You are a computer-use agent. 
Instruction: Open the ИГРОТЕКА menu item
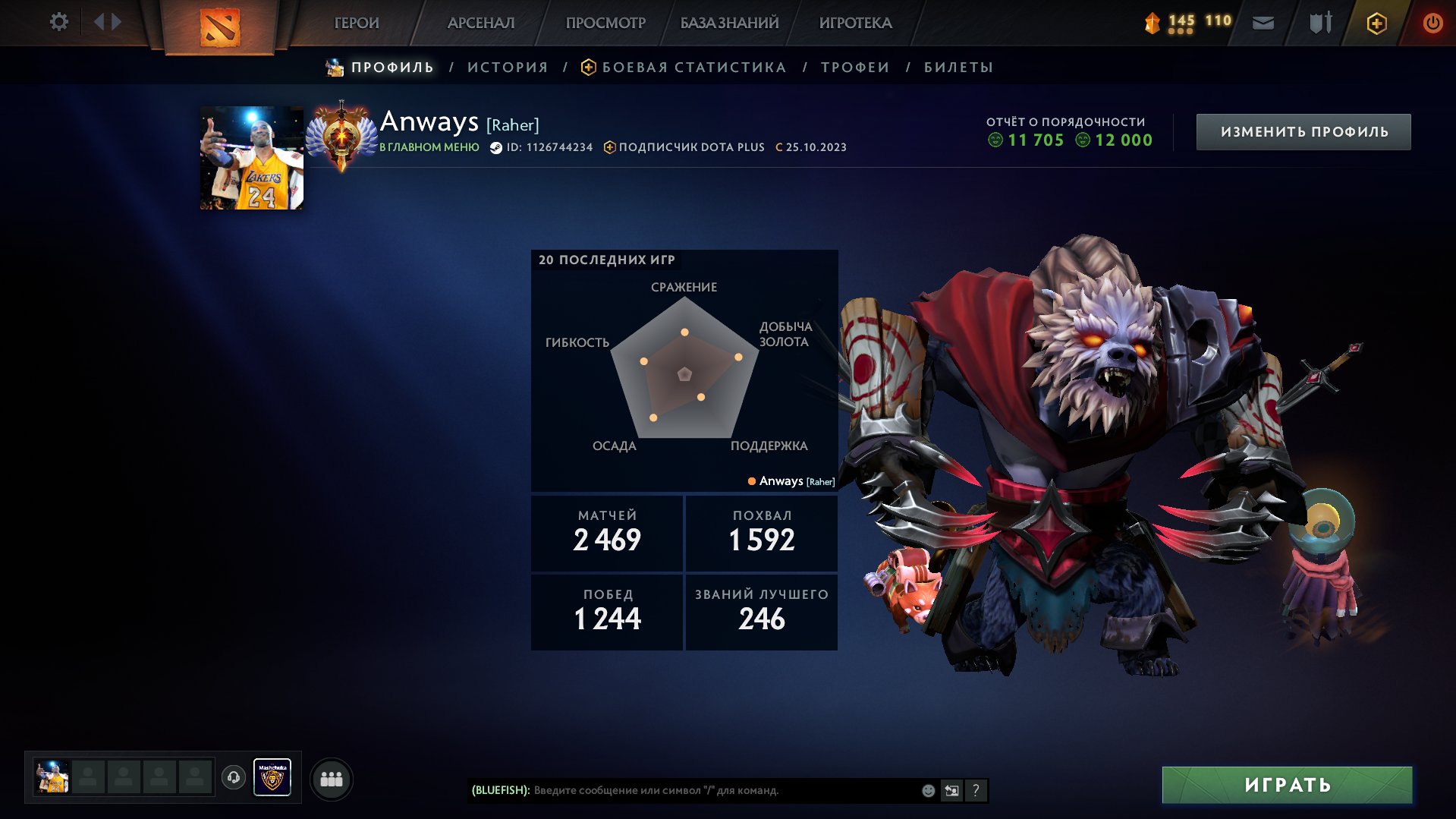point(856,23)
